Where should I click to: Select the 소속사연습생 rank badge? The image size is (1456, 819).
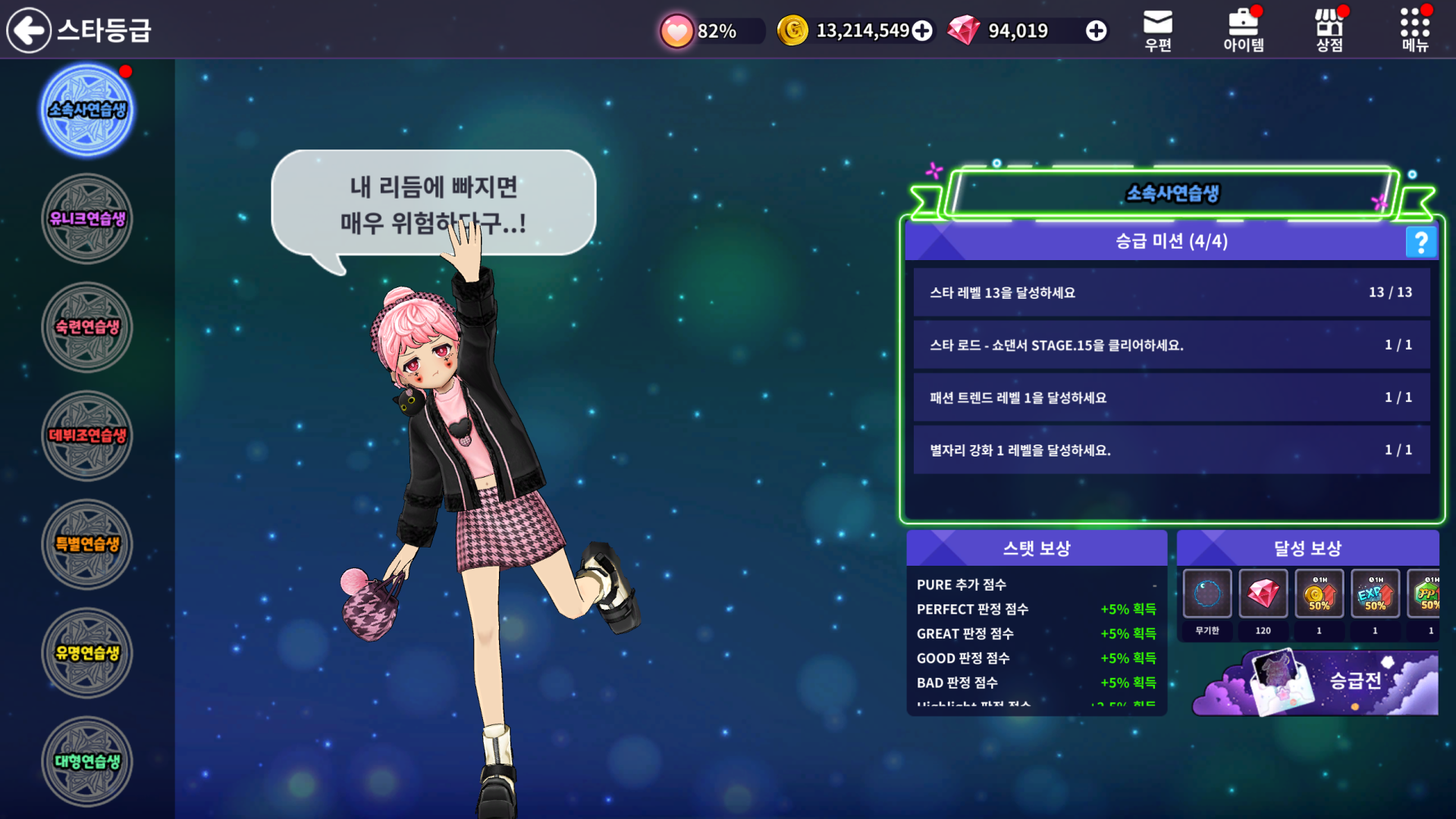(x=87, y=111)
